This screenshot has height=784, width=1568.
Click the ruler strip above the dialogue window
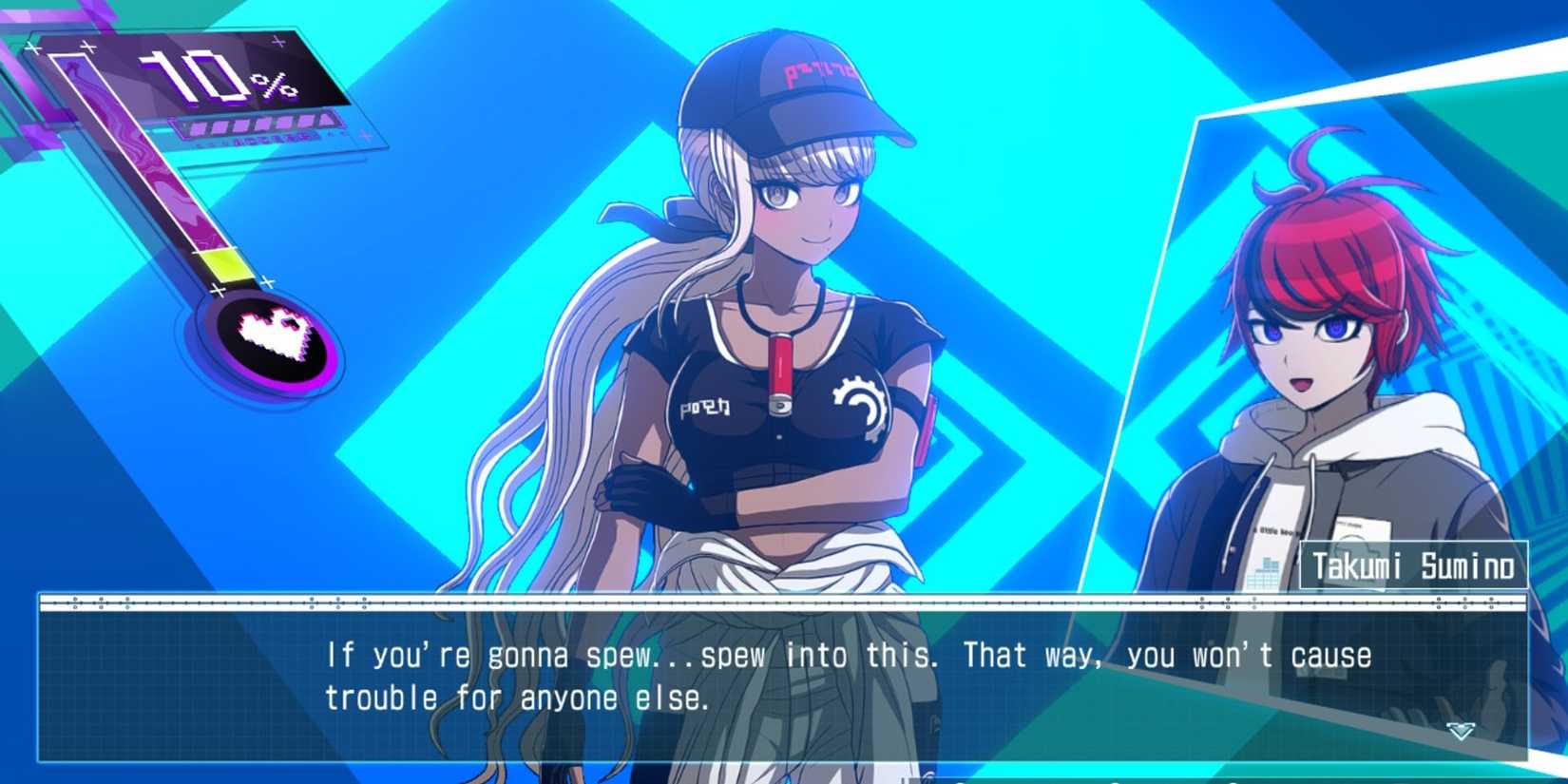point(760,604)
